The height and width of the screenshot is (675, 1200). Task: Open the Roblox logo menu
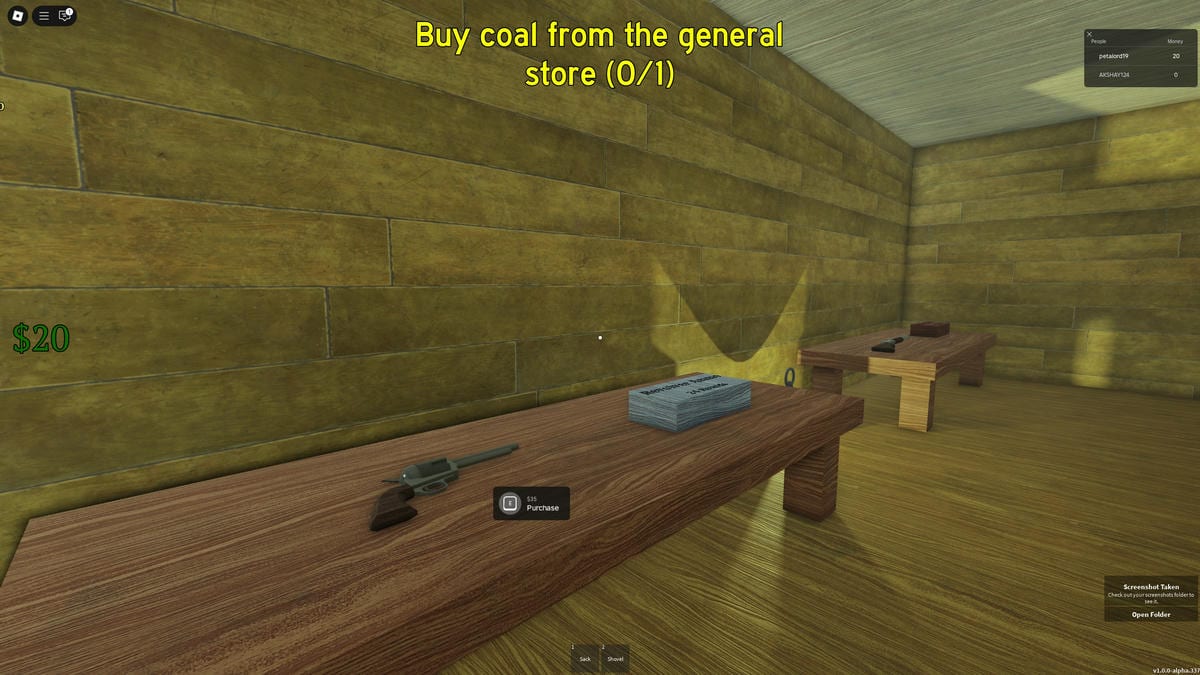[16, 16]
